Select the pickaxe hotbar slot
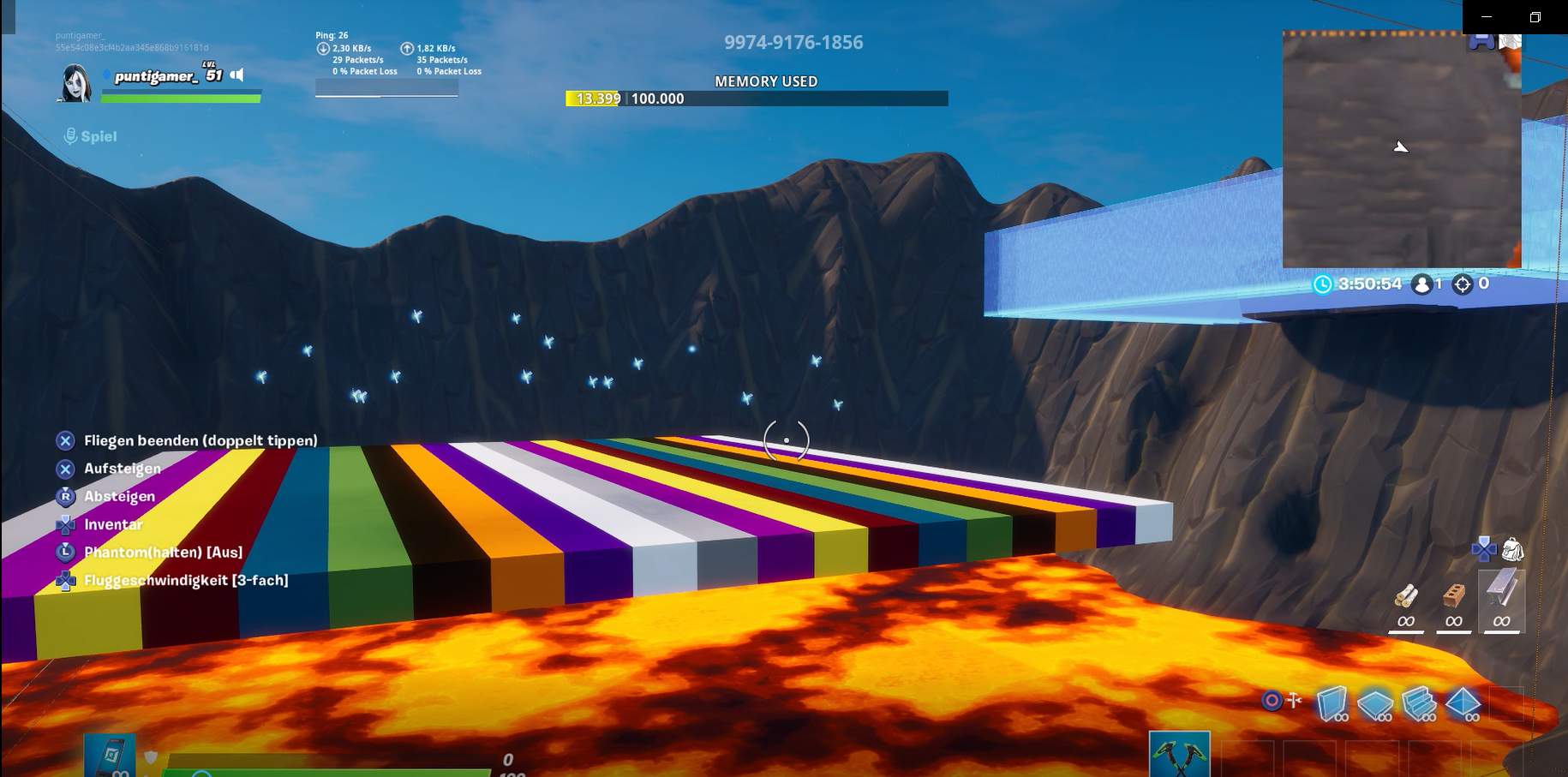 [x=1179, y=755]
